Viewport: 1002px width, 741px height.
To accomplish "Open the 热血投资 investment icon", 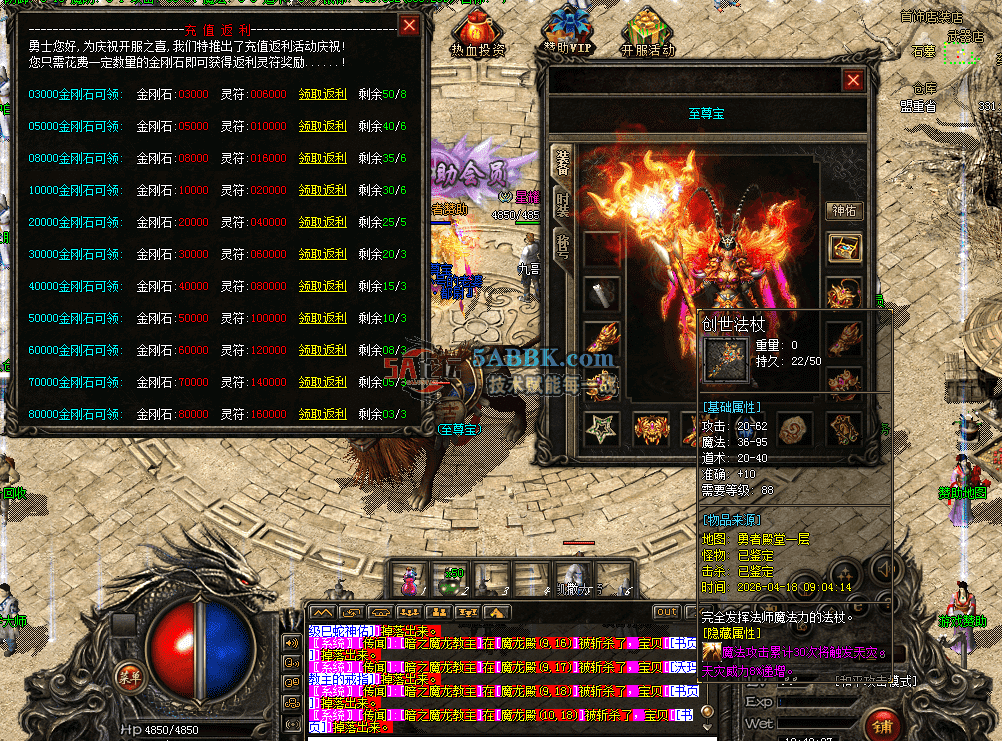I will (477, 33).
